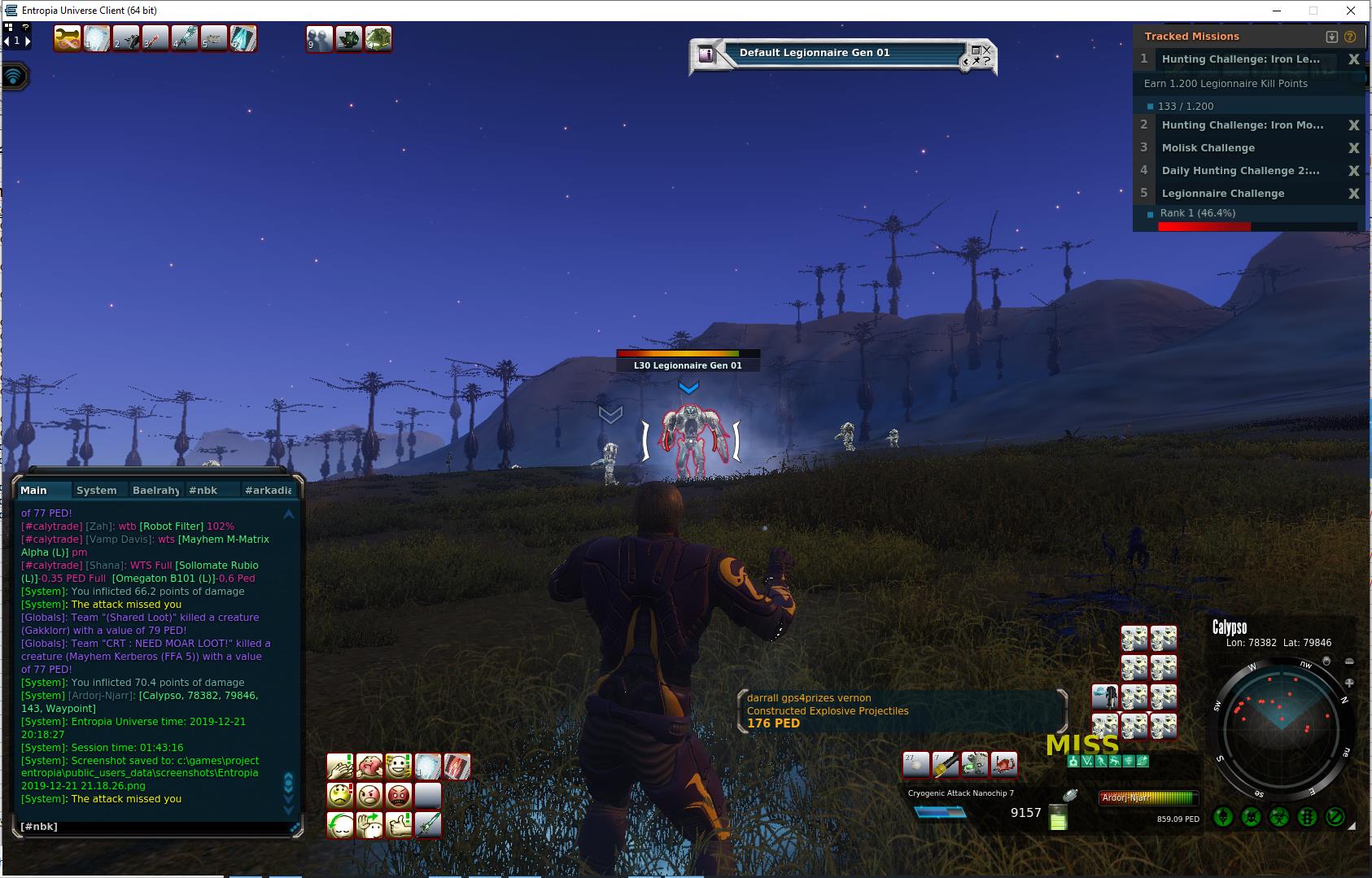Open Tracked Missions help icon
The width and height of the screenshot is (1372, 878).
pos(1350,37)
